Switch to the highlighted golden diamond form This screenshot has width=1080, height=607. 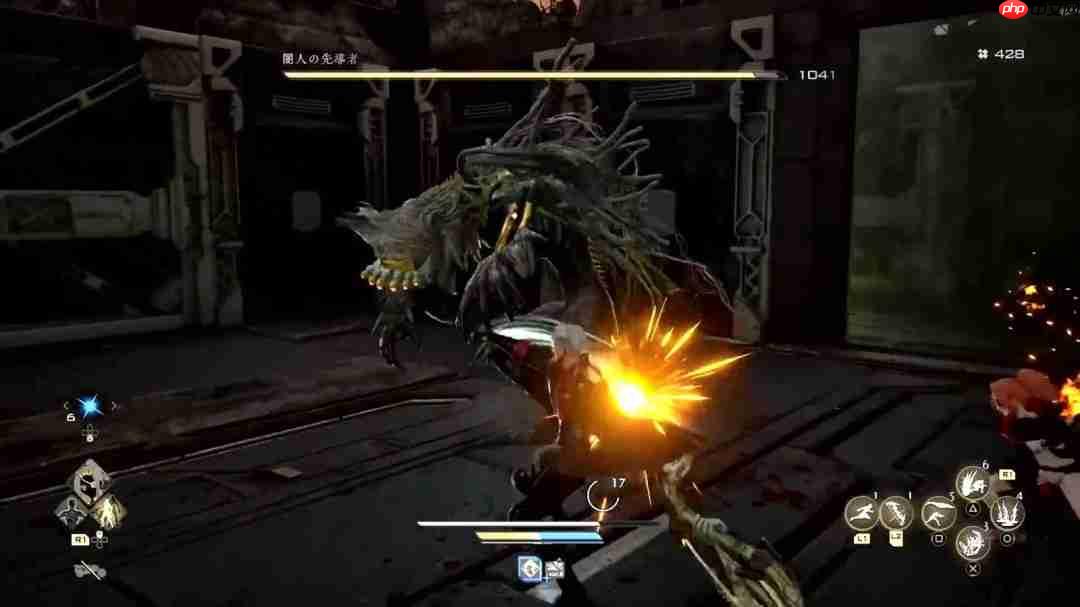coord(108,511)
